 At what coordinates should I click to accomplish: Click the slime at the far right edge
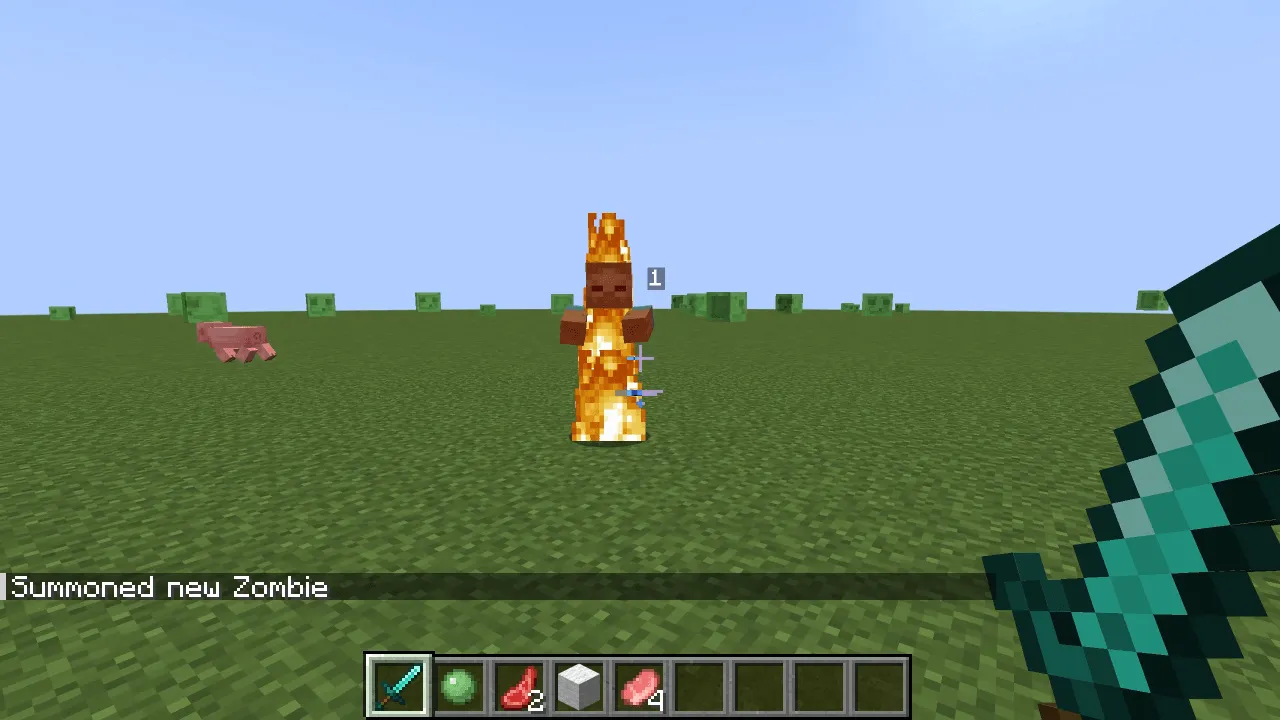1152,300
